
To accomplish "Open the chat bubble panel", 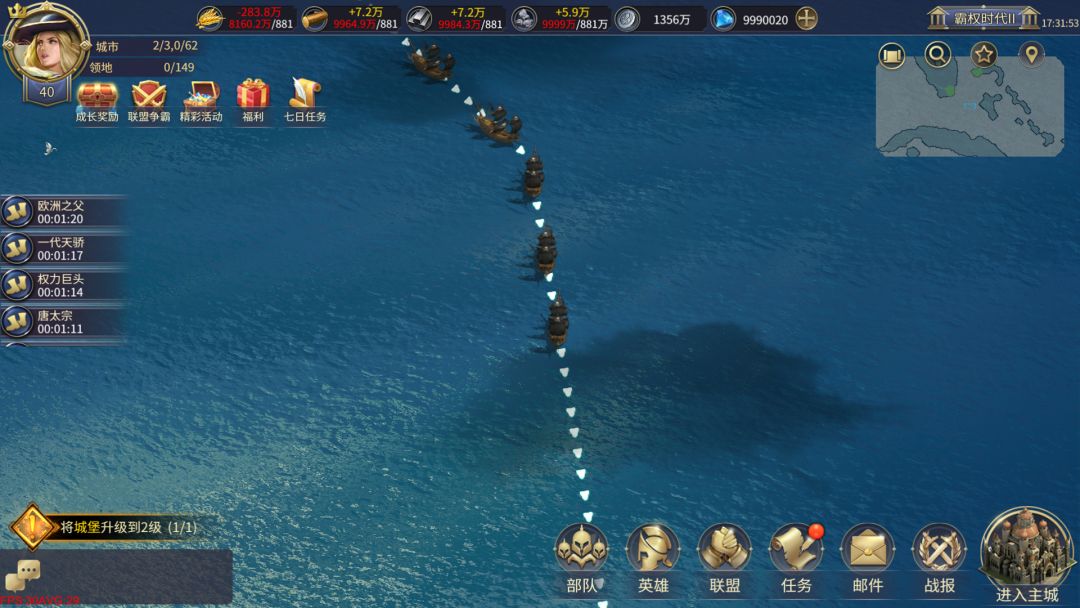I will [x=22, y=575].
